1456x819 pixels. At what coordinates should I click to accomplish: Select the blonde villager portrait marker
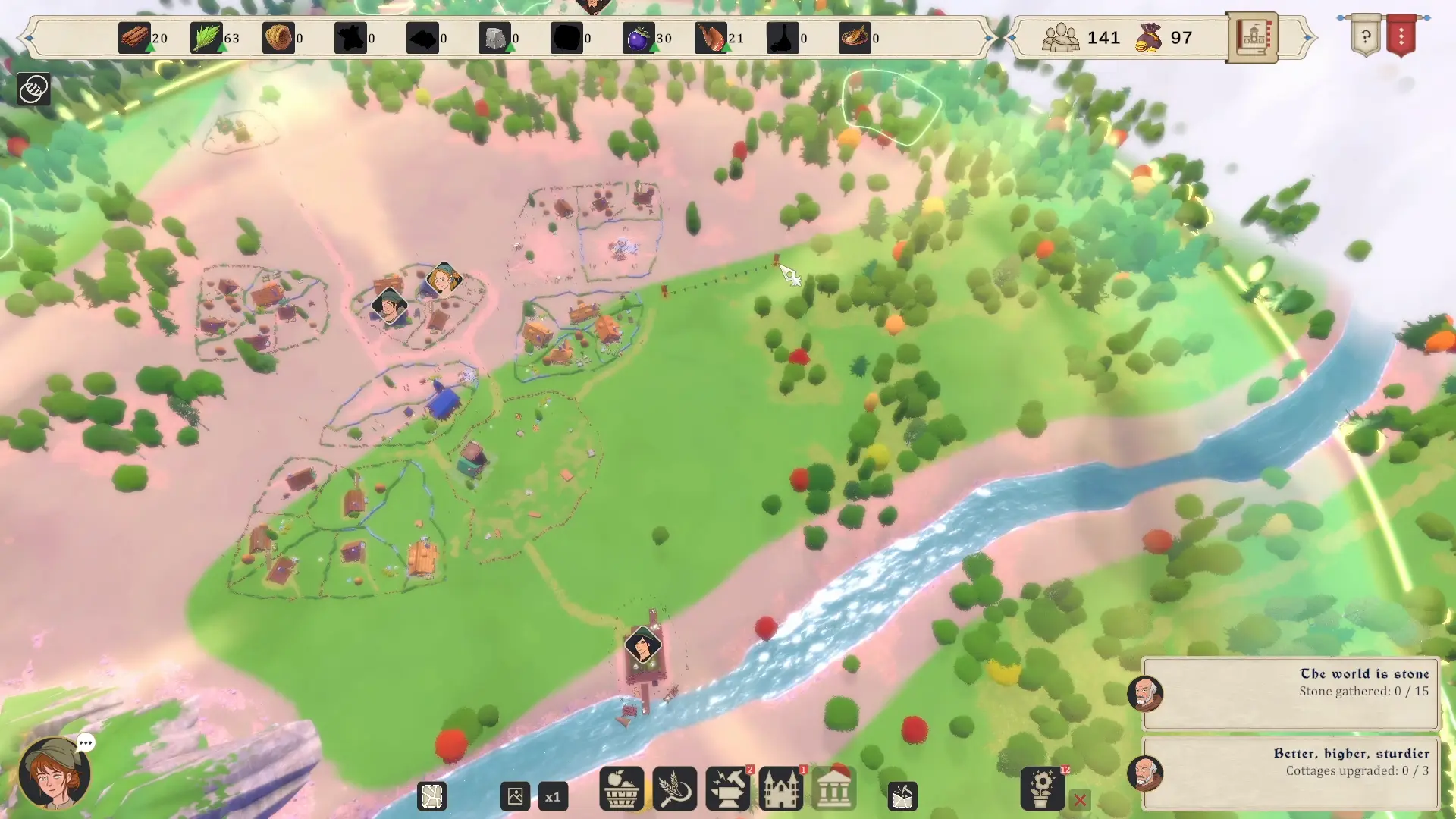(x=443, y=278)
